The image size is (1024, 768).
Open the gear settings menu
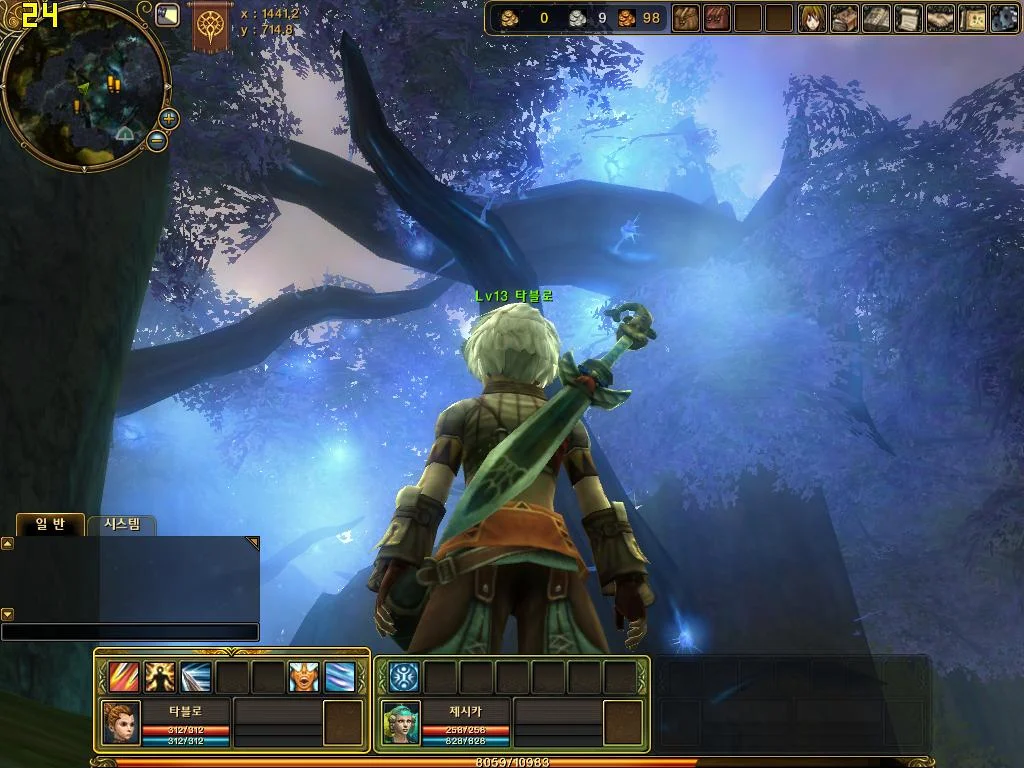click(x=1003, y=18)
